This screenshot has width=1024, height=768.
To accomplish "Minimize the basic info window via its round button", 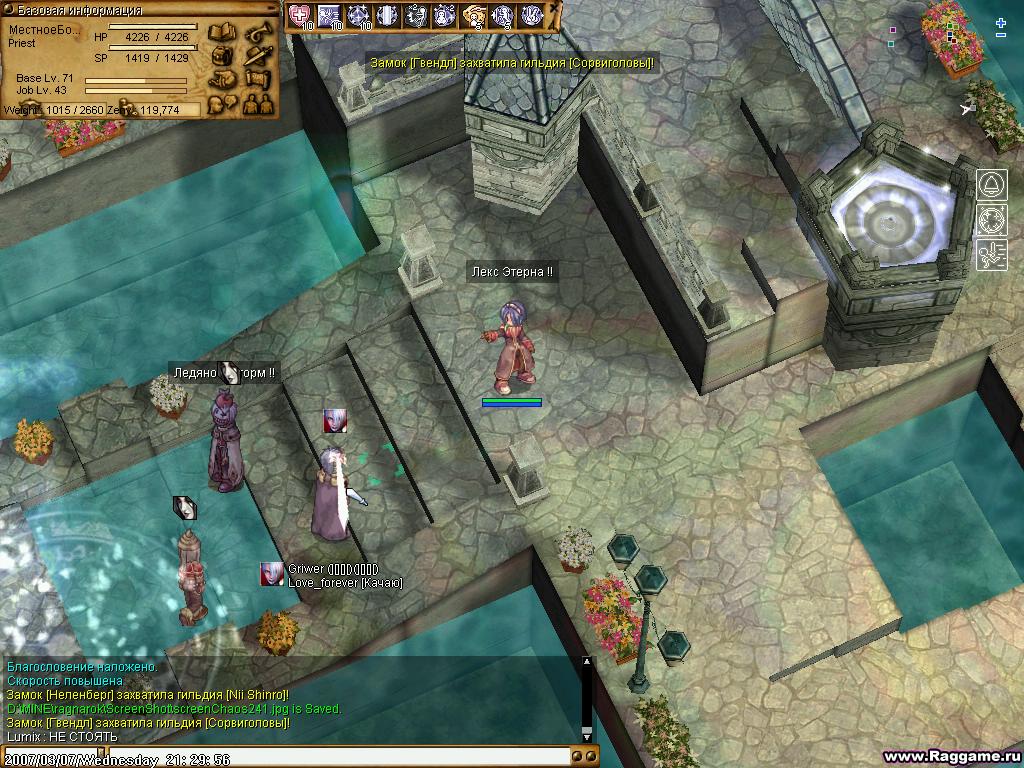I will 270,9.
